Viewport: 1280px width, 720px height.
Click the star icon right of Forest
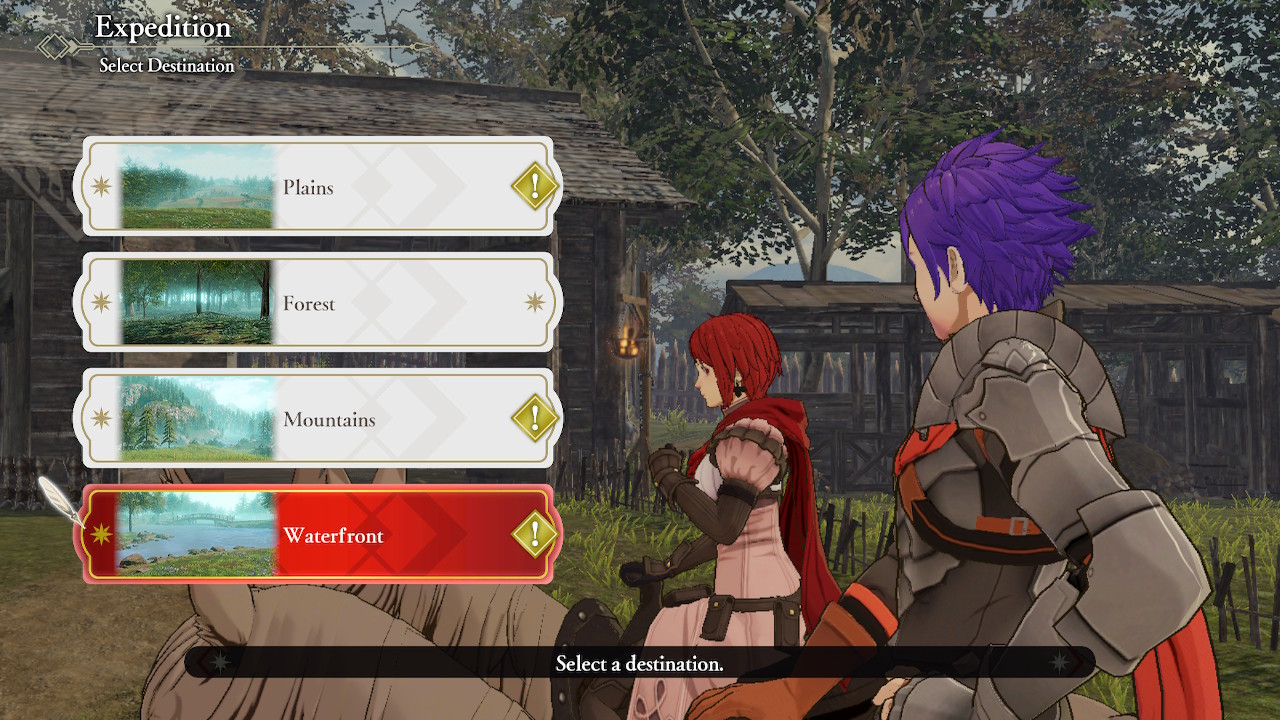coord(534,303)
